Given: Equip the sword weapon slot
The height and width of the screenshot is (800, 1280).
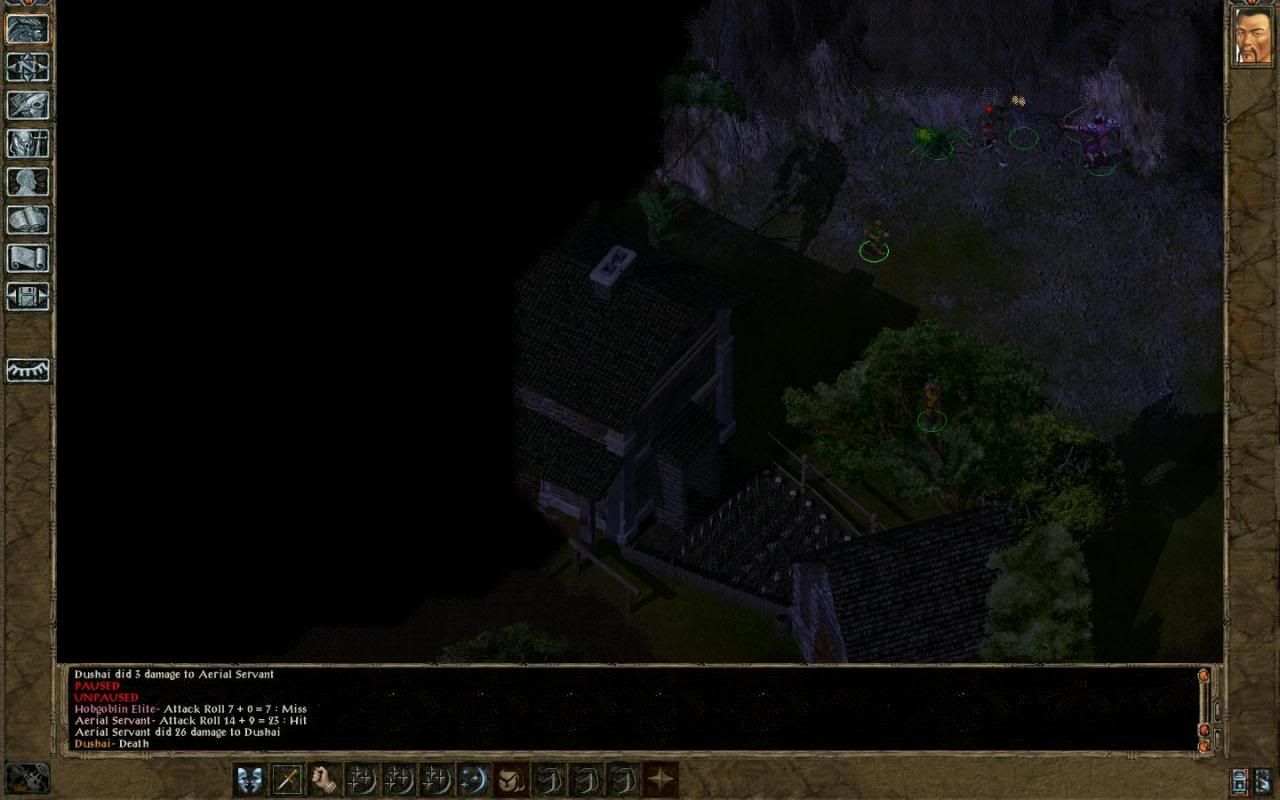Looking at the screenshot, I should (287, 779).
